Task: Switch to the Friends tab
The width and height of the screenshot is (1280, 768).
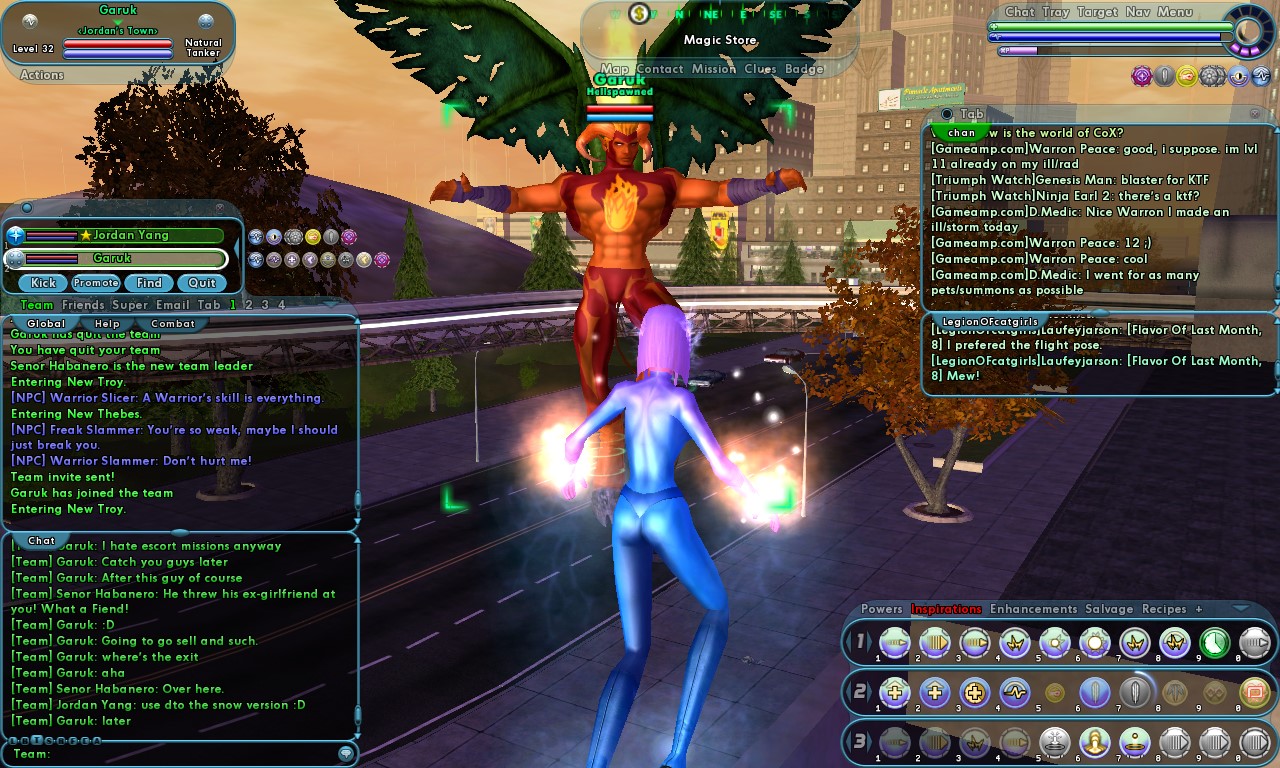Action: click(82, 305)
